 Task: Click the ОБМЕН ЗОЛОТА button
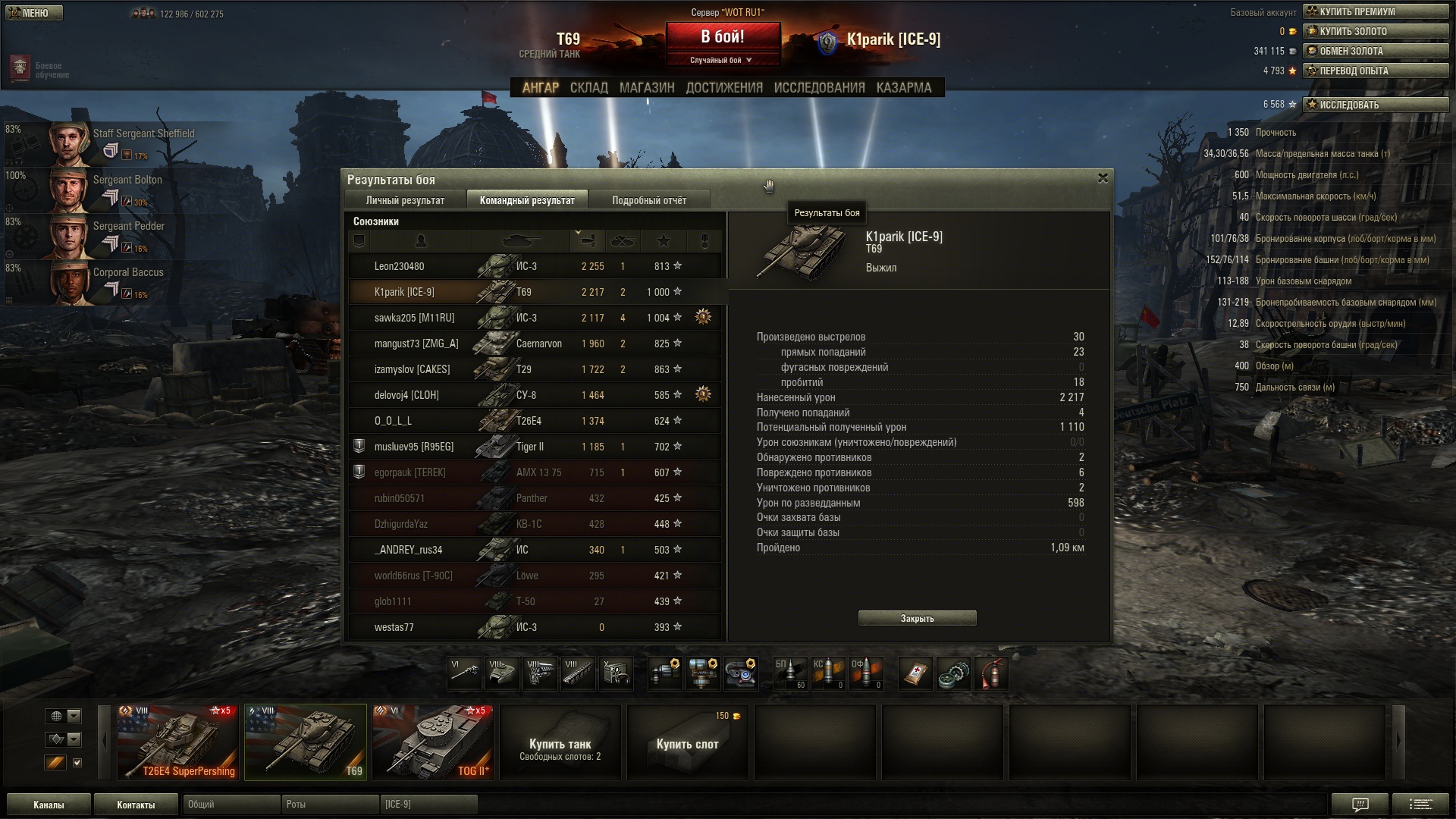click(x=1375, y=51)
